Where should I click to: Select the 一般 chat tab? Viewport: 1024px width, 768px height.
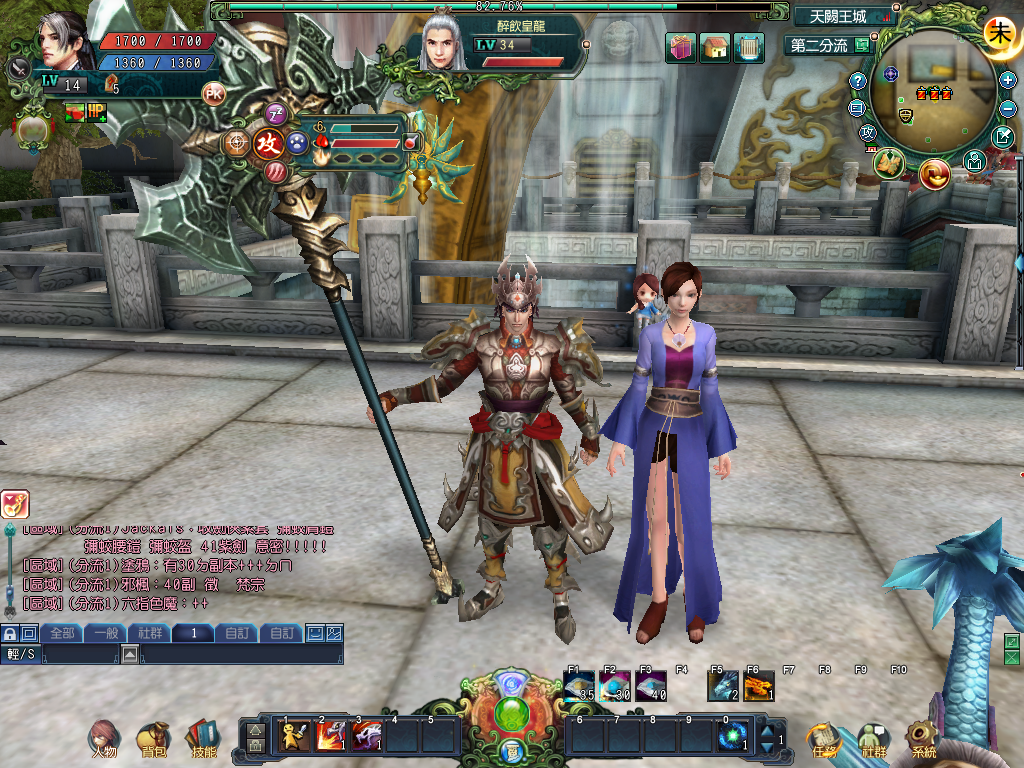click(105, 633)
